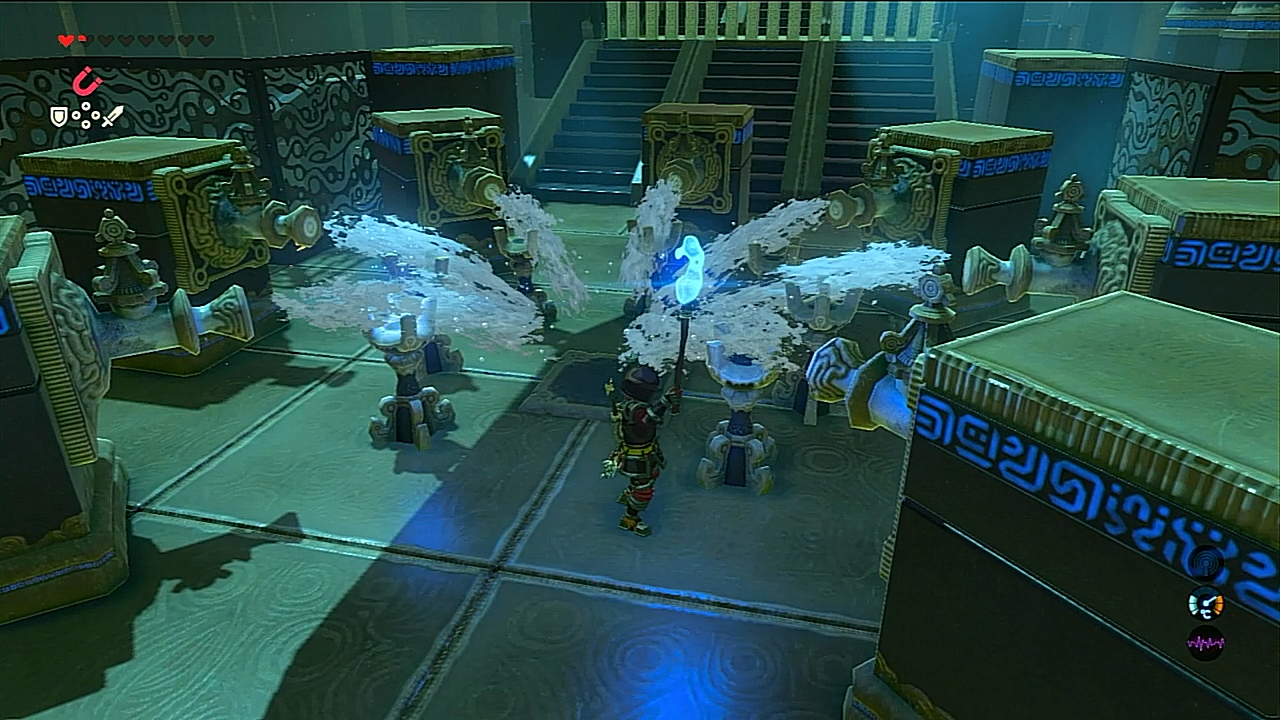This screenshot has height=720, width=1280.
Task: Select the red Magnesis rune icon
Action: 88,80
